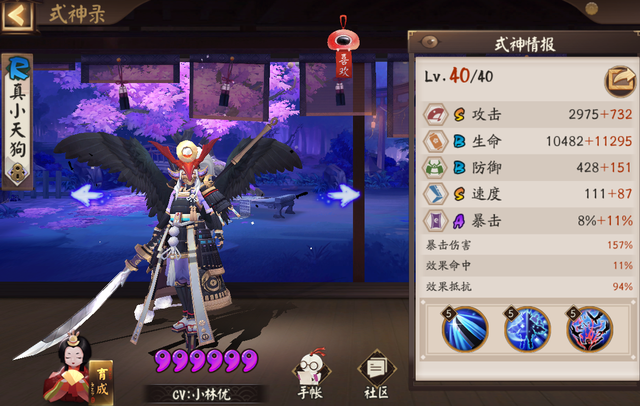Viewport: 640px width, 406px height.
Task: Show the next shikigami with the right arrow
Action: [x=344, y=195]
